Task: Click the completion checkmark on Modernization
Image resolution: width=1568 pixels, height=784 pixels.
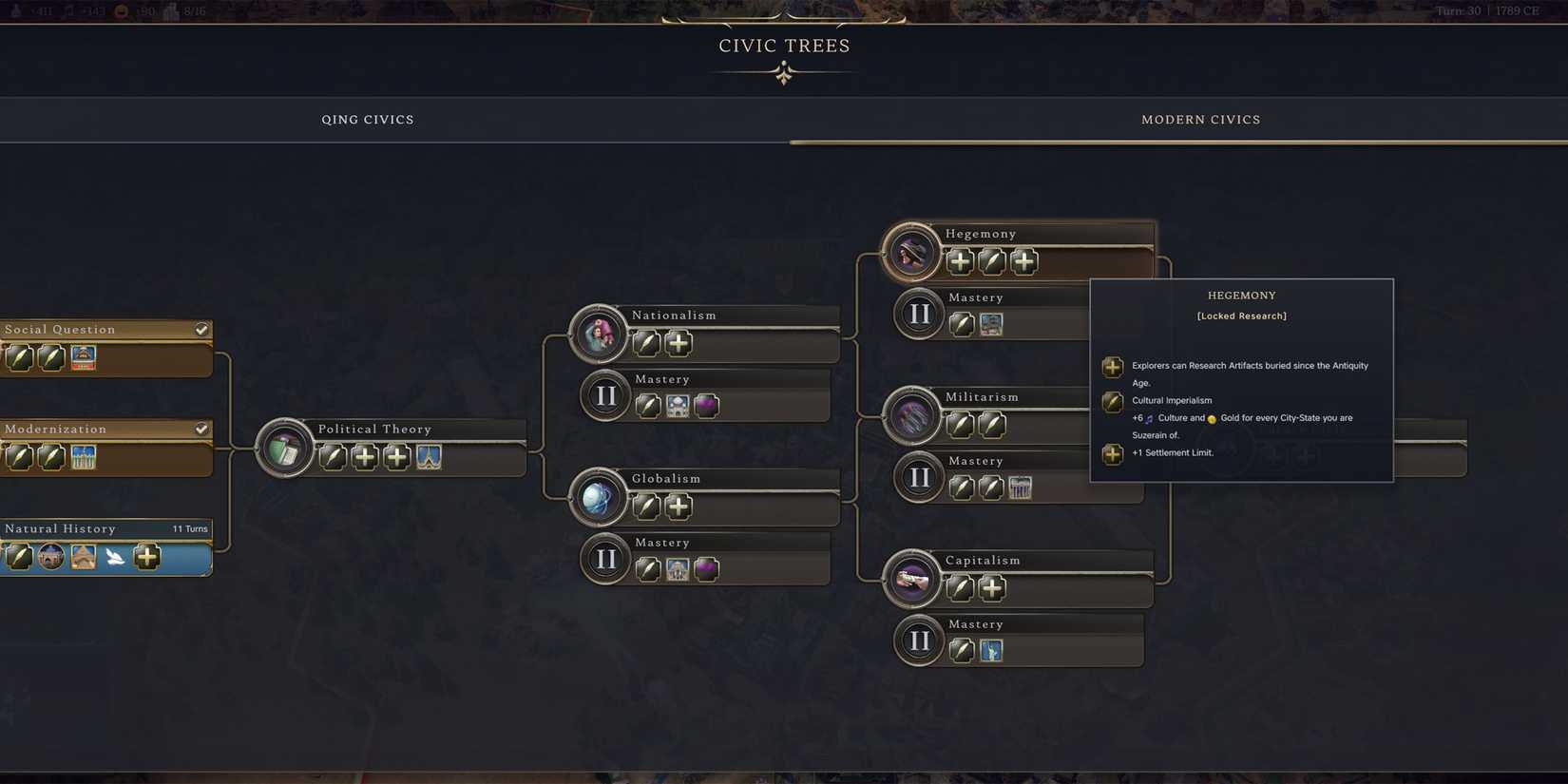Action: click(x=201, y=429)
